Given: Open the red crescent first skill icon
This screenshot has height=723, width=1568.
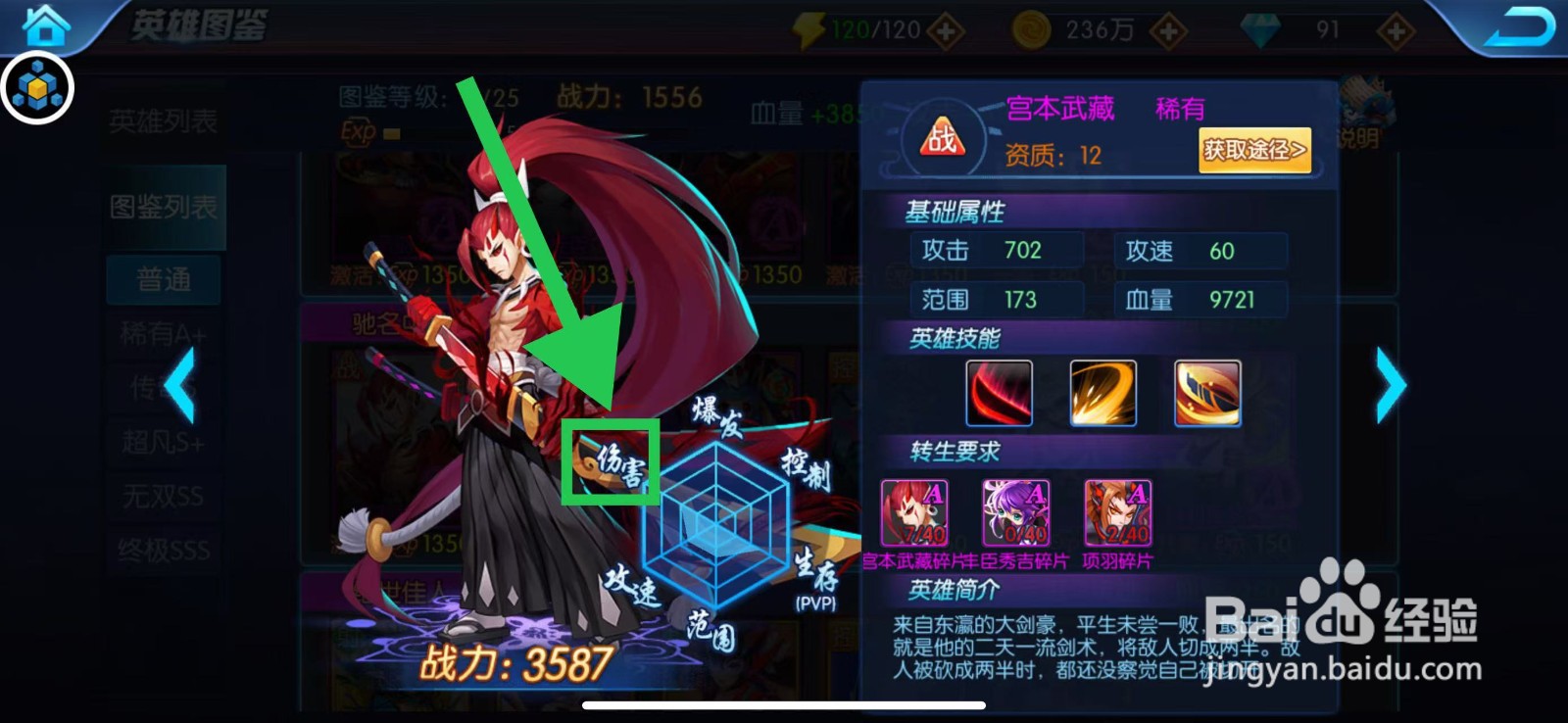Looking at the screenshot, I should [998, 393].
